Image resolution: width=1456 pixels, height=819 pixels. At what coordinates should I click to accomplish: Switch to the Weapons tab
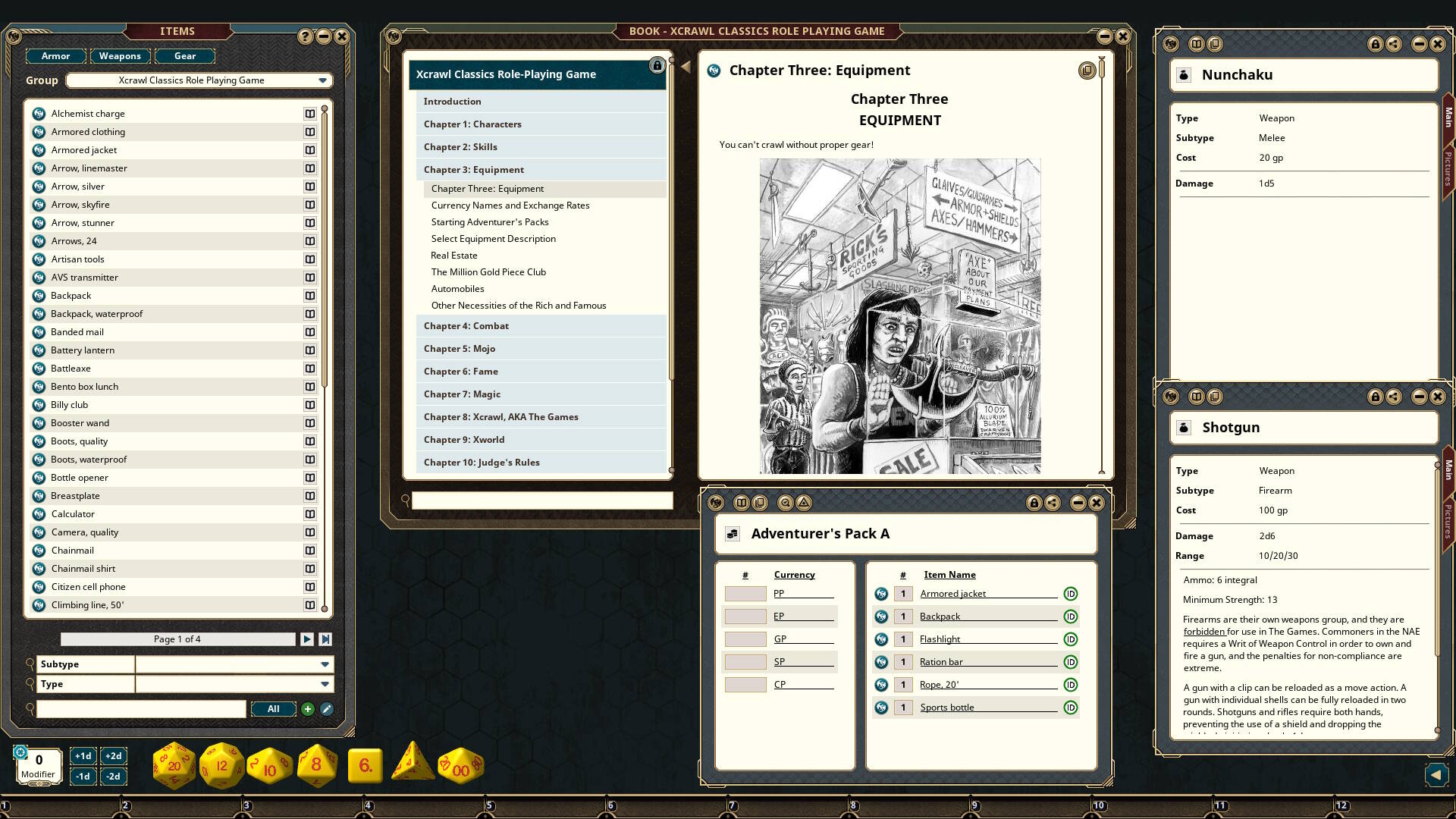(x=119, y=55)
